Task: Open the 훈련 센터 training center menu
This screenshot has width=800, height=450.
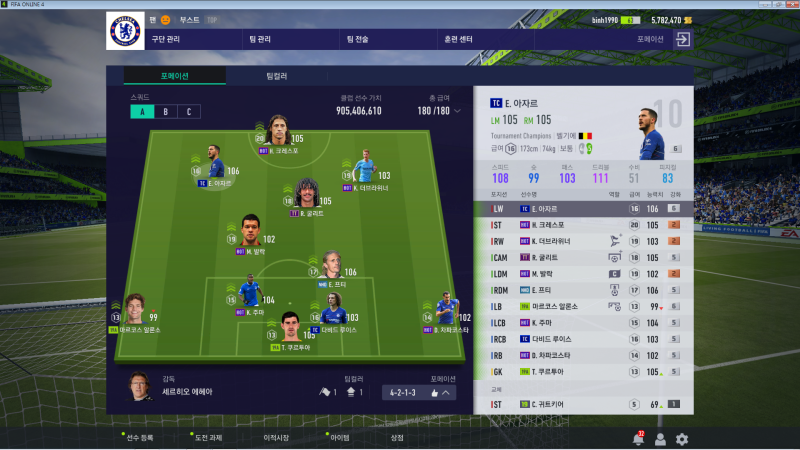Action: coord(459,40)
